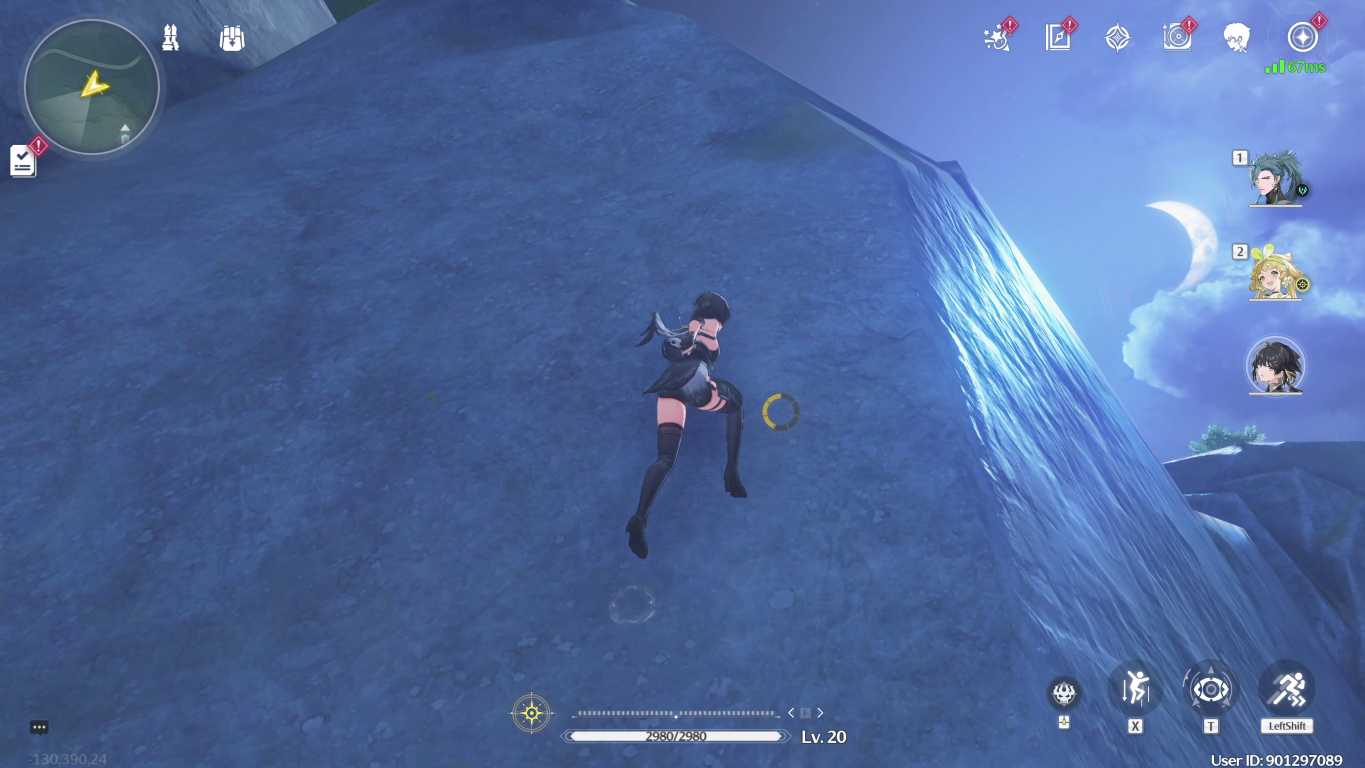The image size is (1365, 768).
Task: Activate the Sensor eye toggle bound to T
Action: point(1210,688)
